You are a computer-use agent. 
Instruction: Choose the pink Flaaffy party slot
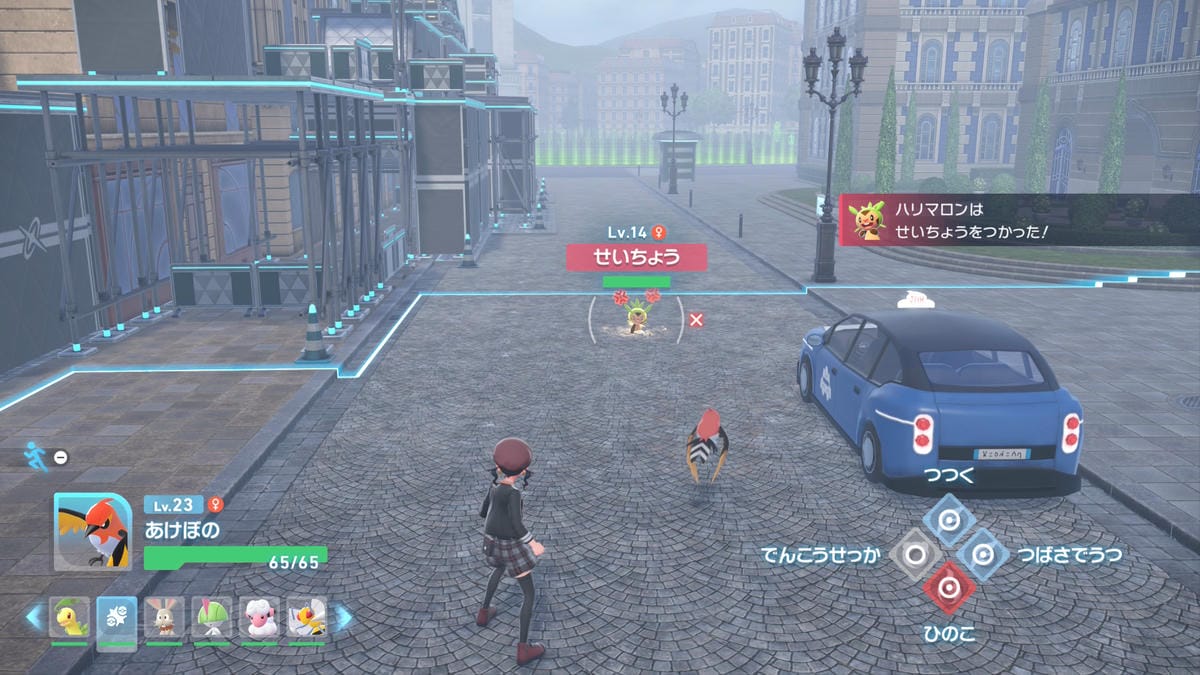259,619
